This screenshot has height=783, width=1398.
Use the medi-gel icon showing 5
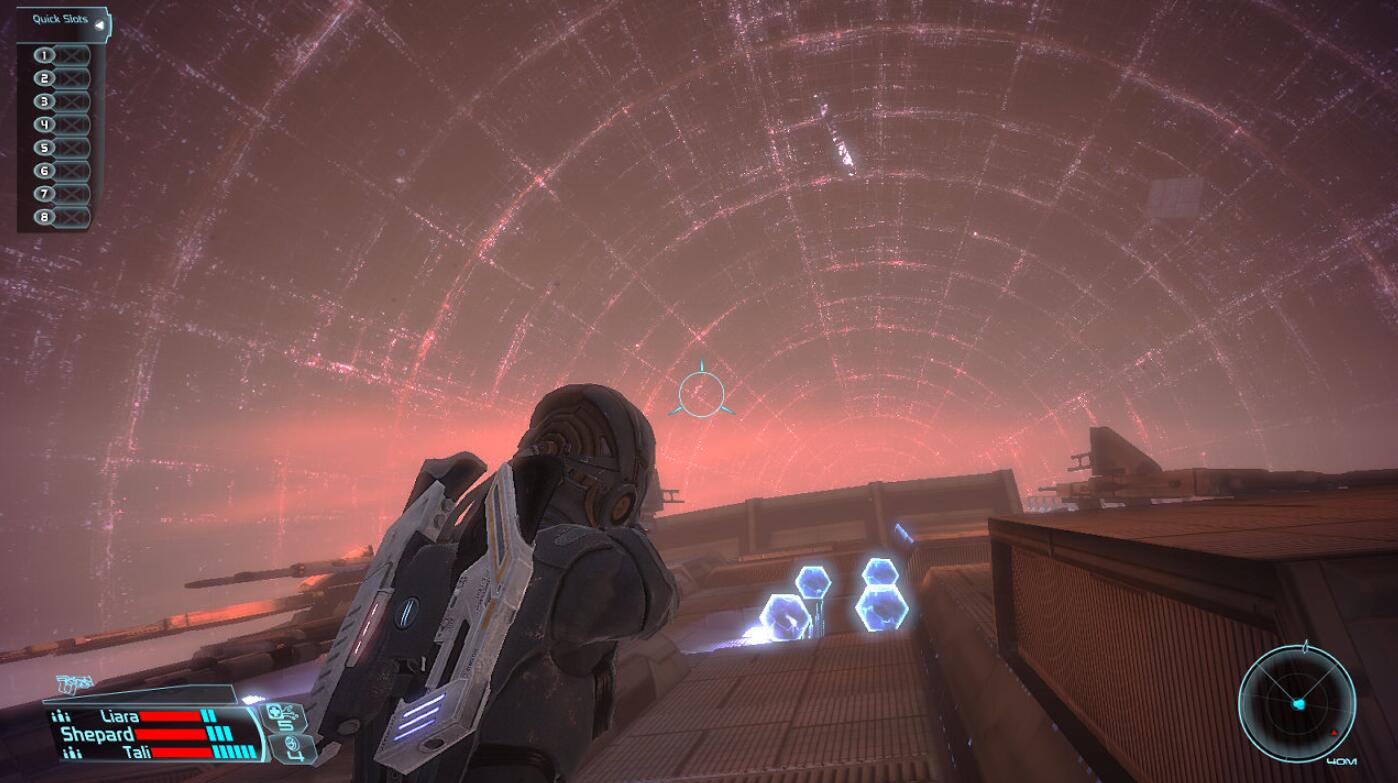click(282, 716)
